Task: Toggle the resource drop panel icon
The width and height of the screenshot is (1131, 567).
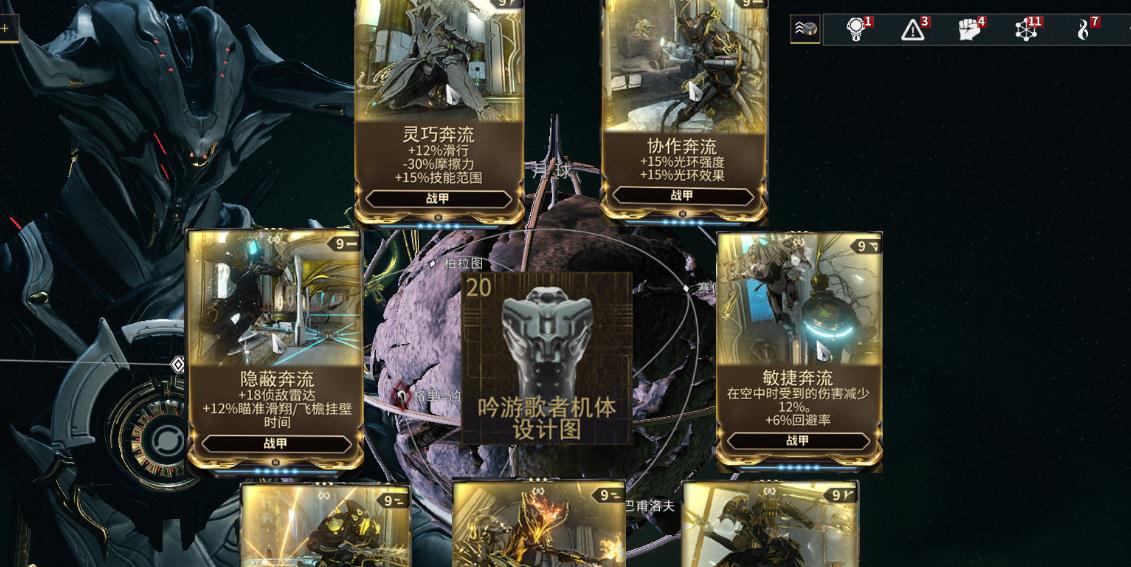Action: 805,29
